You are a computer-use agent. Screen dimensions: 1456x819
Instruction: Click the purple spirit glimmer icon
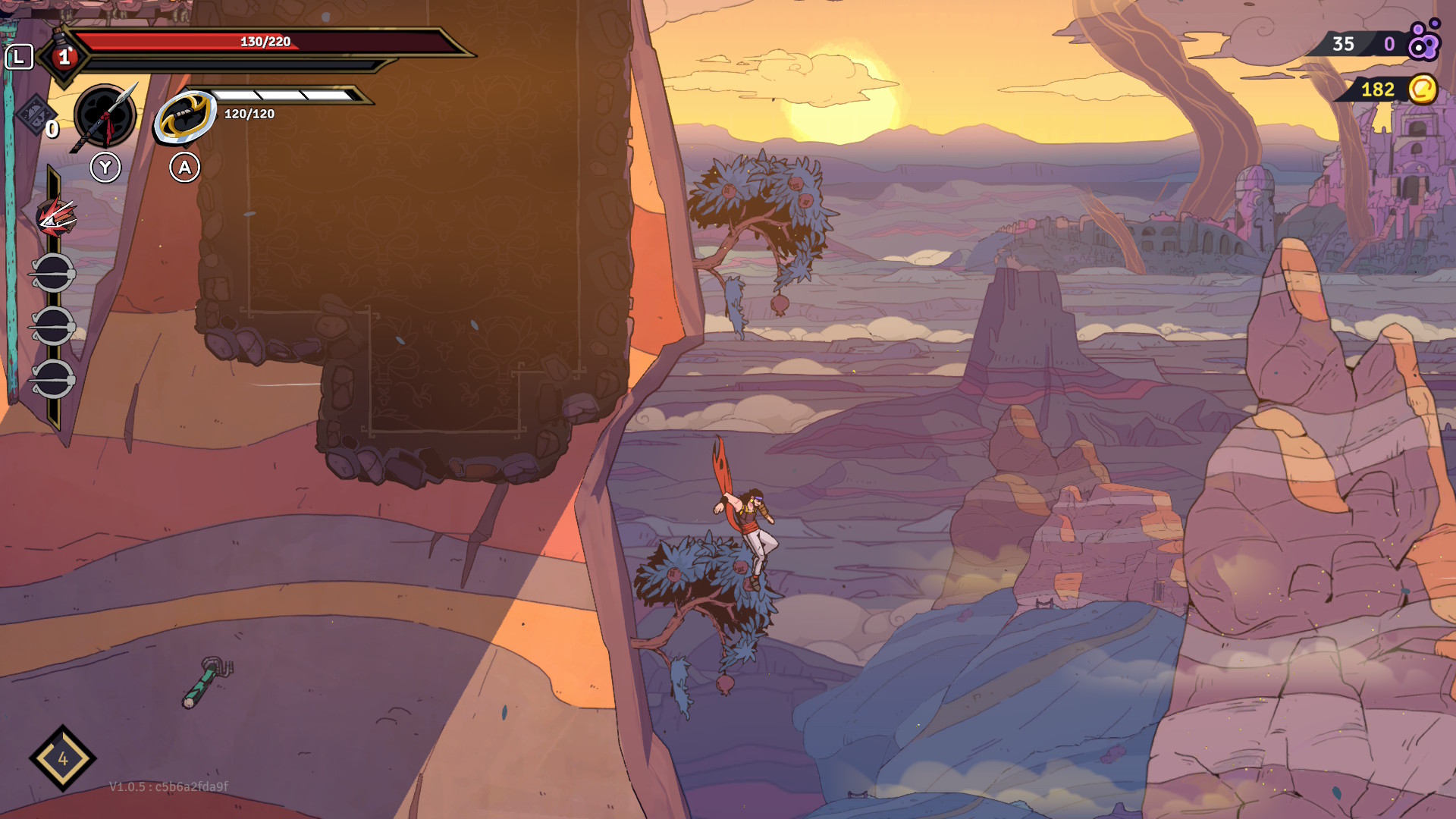(x=1423, y=42)
